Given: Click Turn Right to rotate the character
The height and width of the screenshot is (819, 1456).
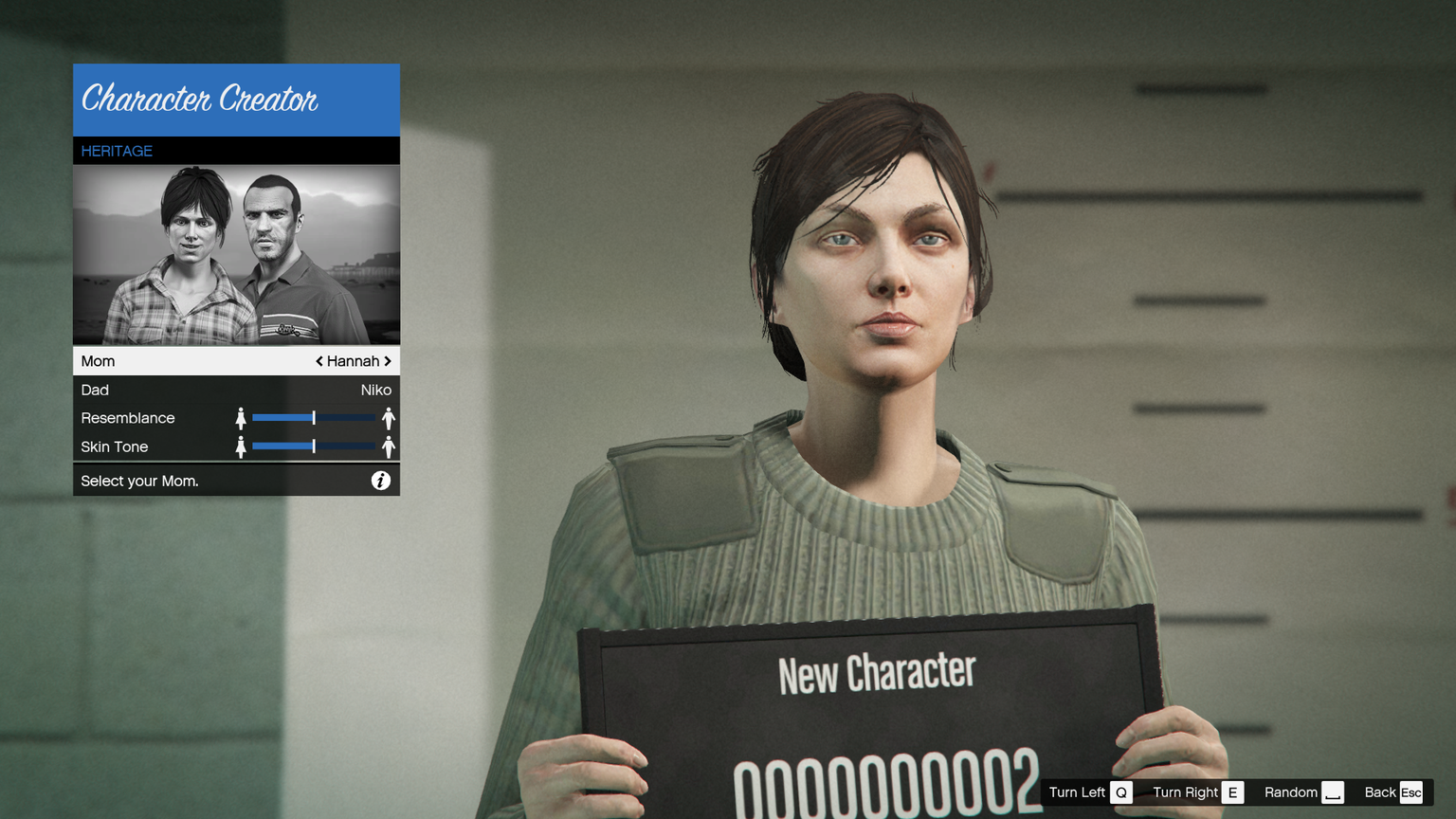Looking at the screenshot, I should [x=1197, y=792].
